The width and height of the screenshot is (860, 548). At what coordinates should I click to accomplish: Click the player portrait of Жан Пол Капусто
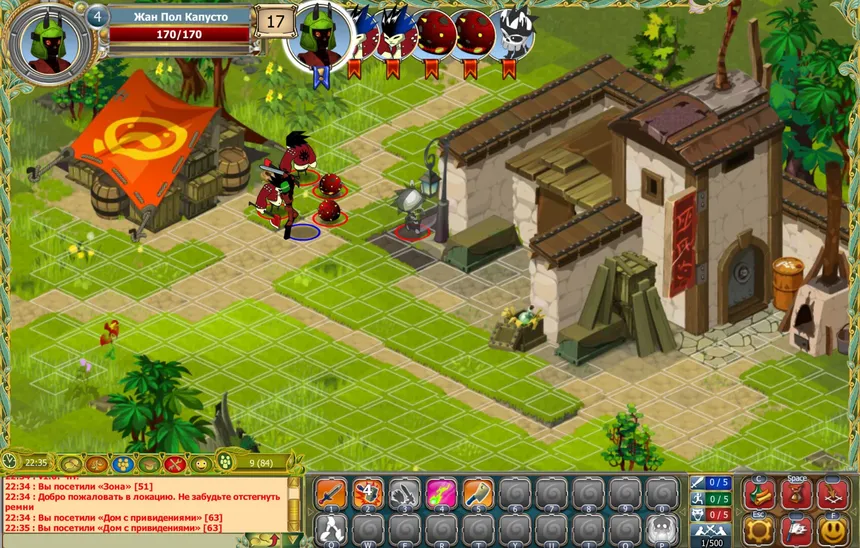pyautogui.click(x=49, y=44)
